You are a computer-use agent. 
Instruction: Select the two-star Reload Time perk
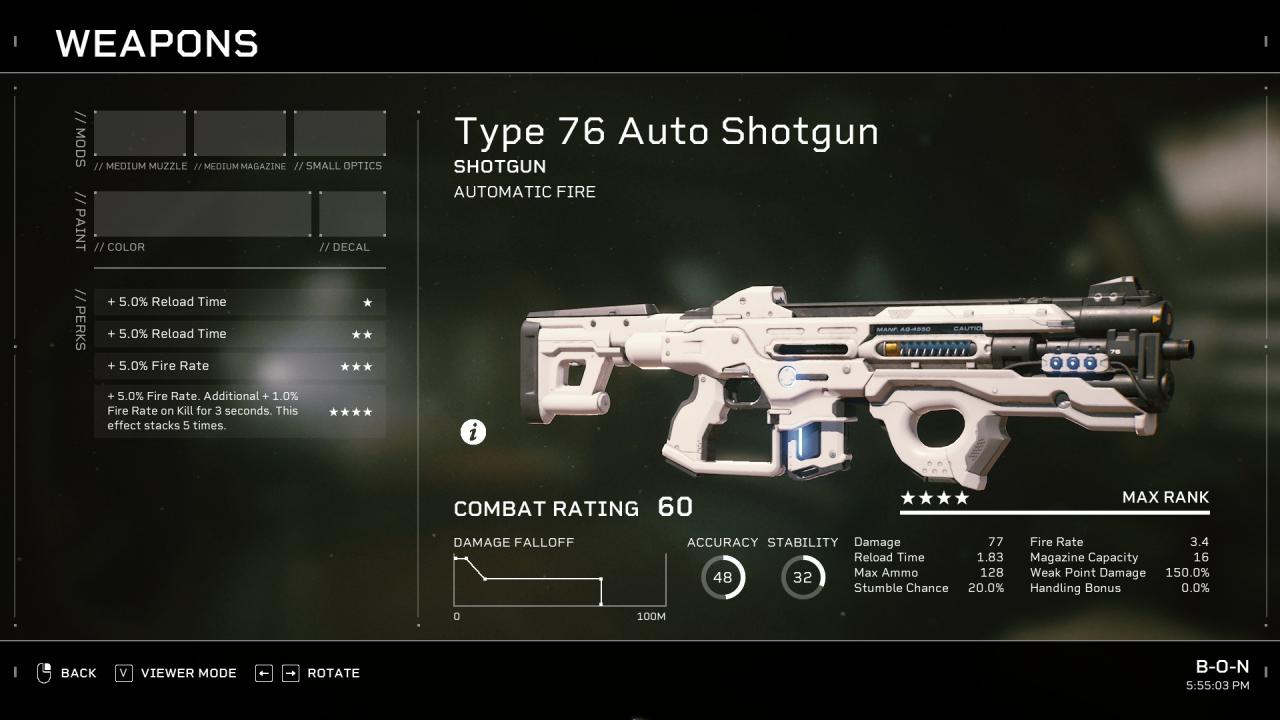click(240, 334)
